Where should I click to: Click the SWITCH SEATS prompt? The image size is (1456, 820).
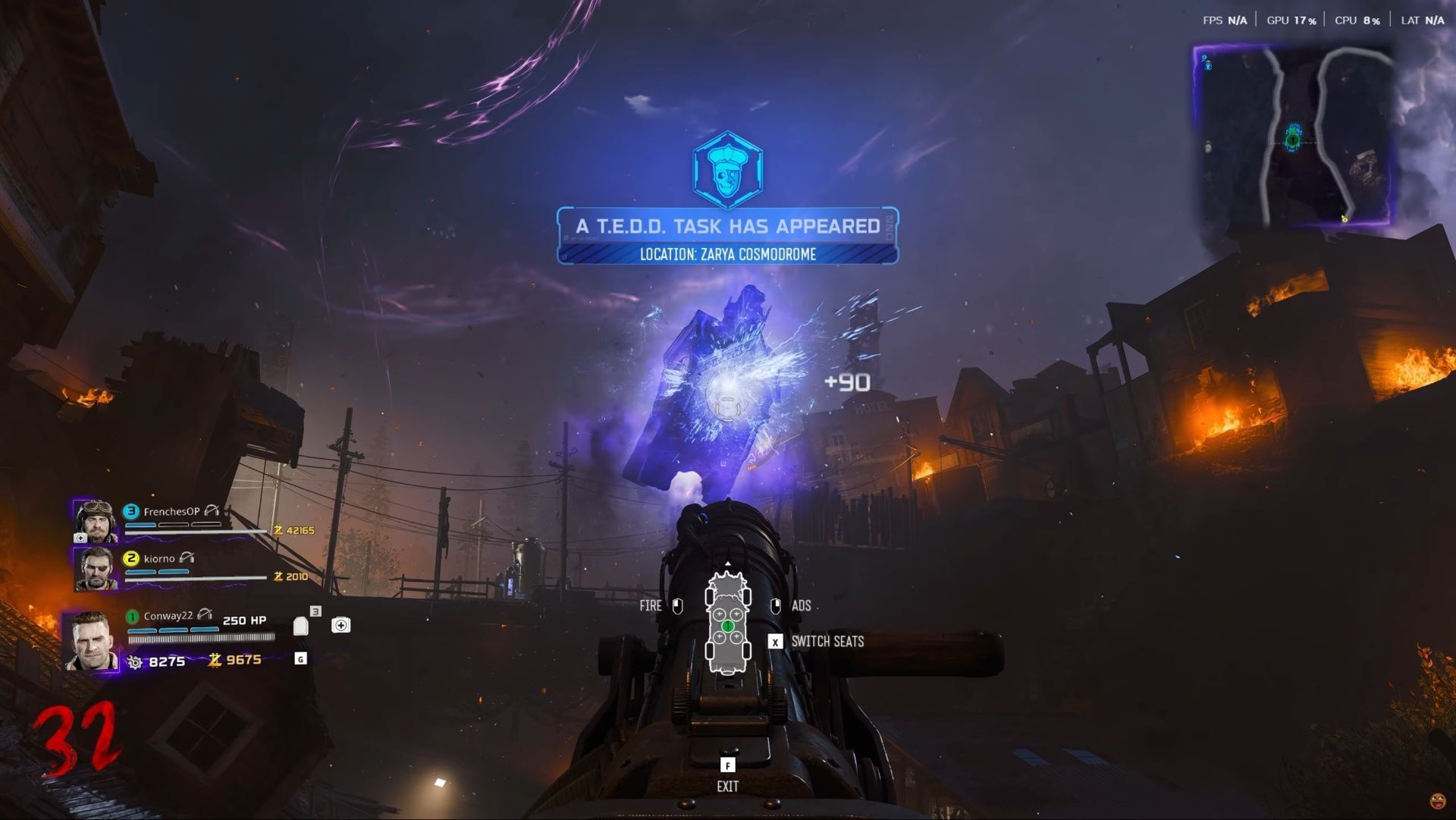(828, 641)
